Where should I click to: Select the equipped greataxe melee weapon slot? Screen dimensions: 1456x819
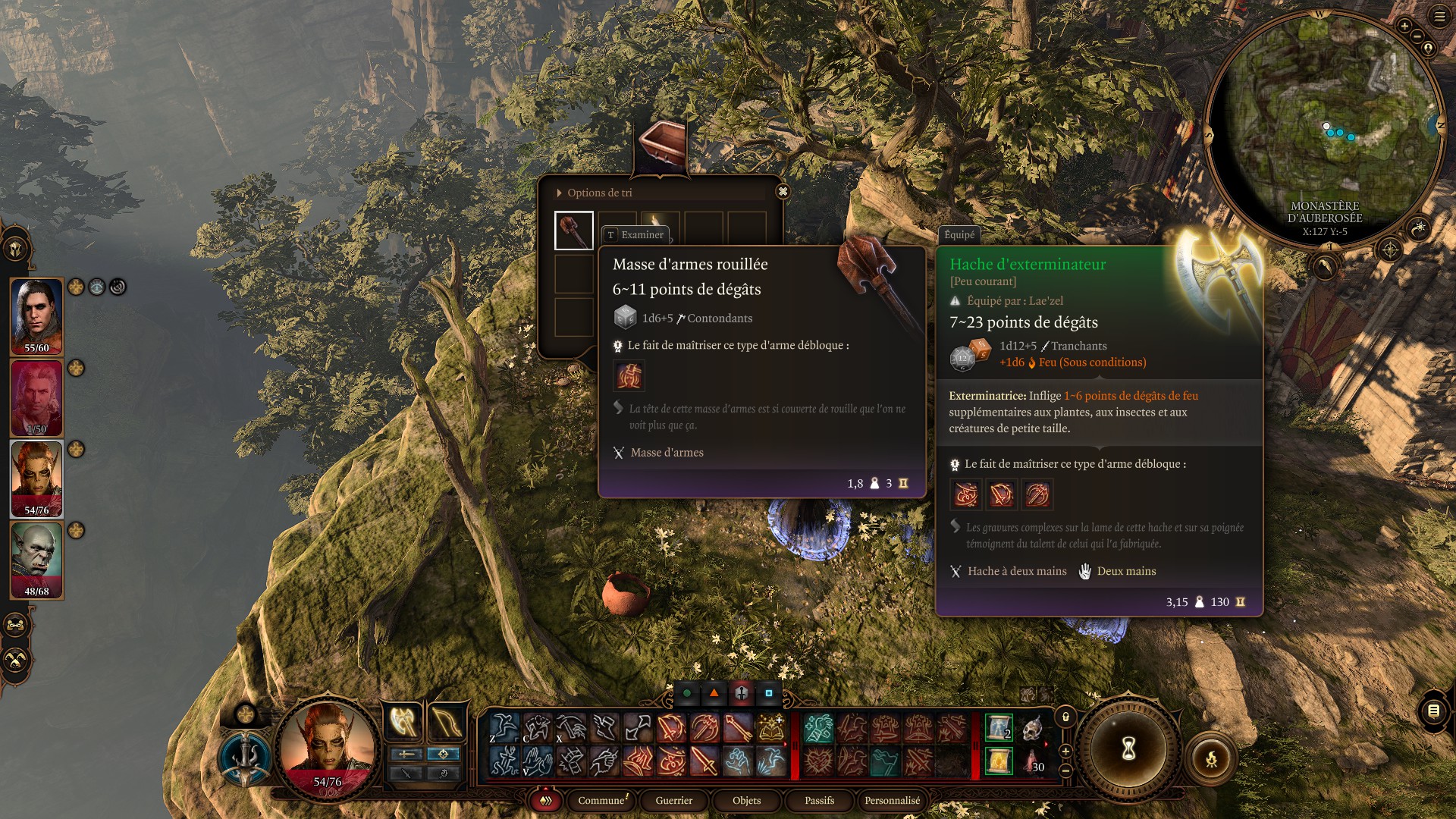point(403,721)
